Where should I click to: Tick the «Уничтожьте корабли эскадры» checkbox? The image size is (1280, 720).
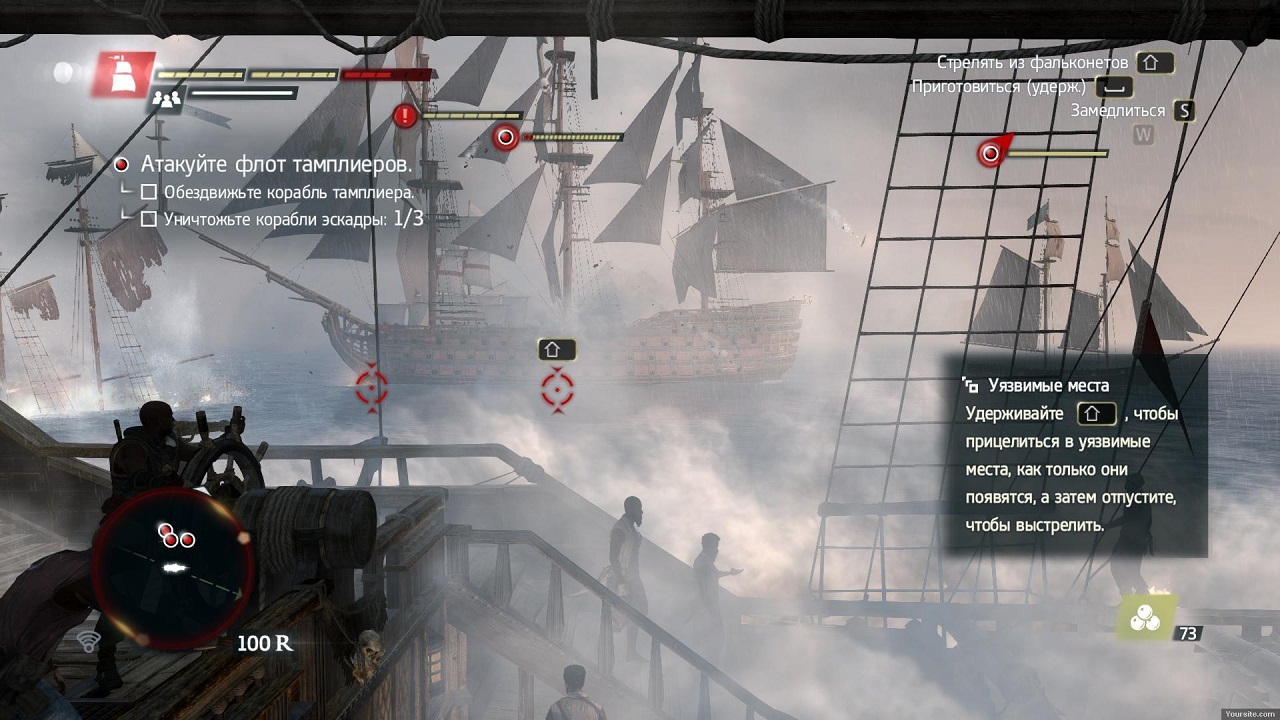149,218
